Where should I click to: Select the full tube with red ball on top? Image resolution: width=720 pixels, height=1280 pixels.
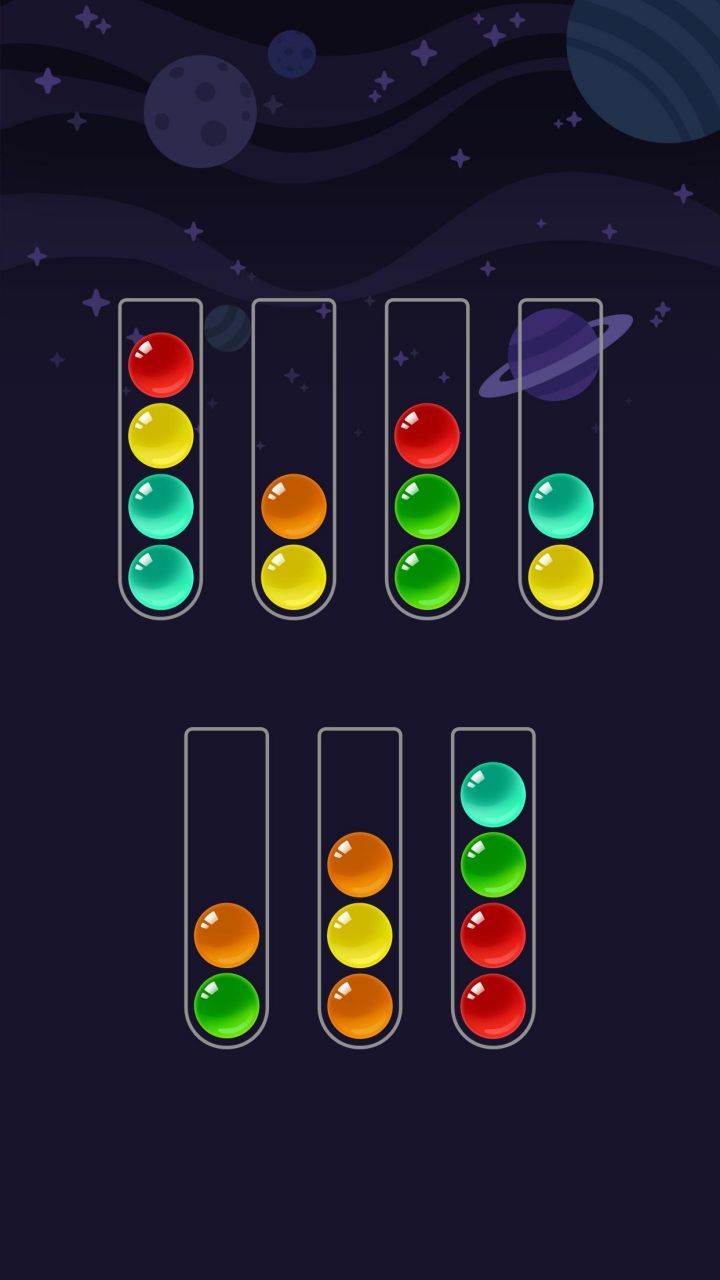160,460
